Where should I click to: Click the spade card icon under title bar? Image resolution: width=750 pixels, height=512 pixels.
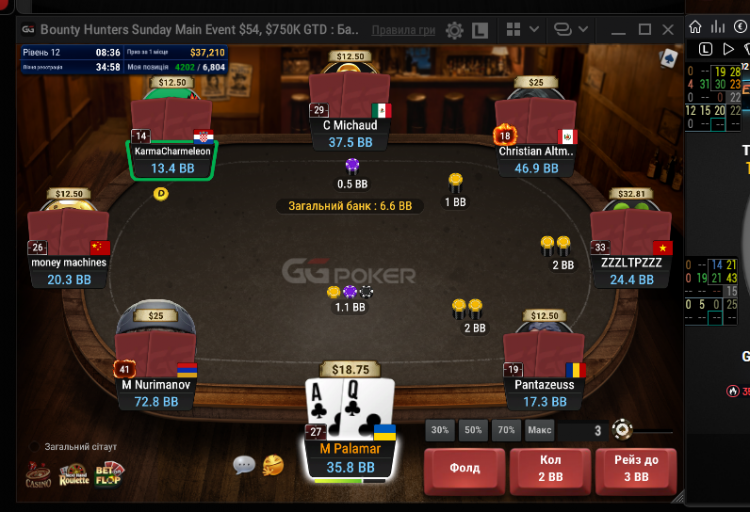[668, 57]
